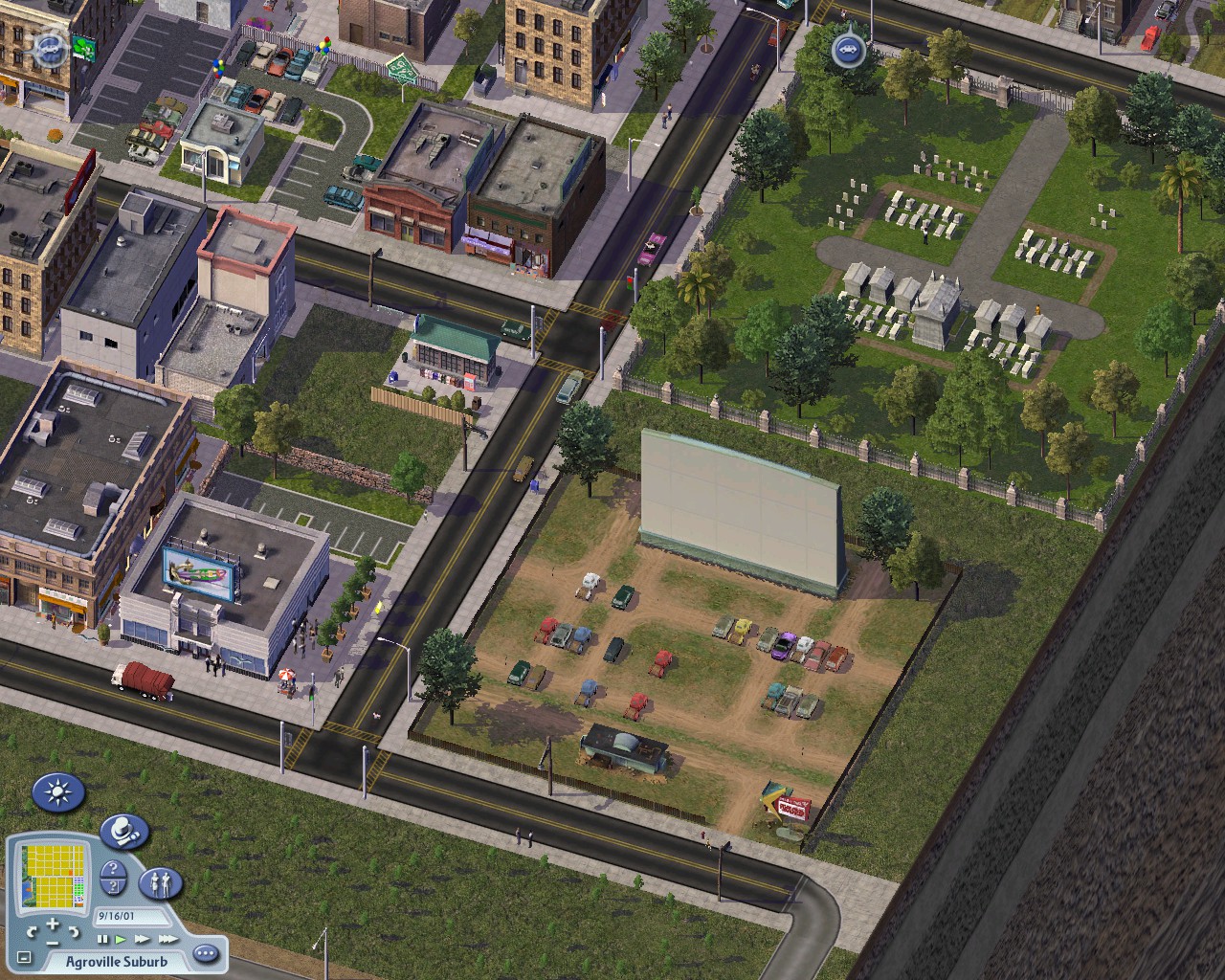Open the three-dot options menu
1225x980 pixels.
(x=206, y=953)
